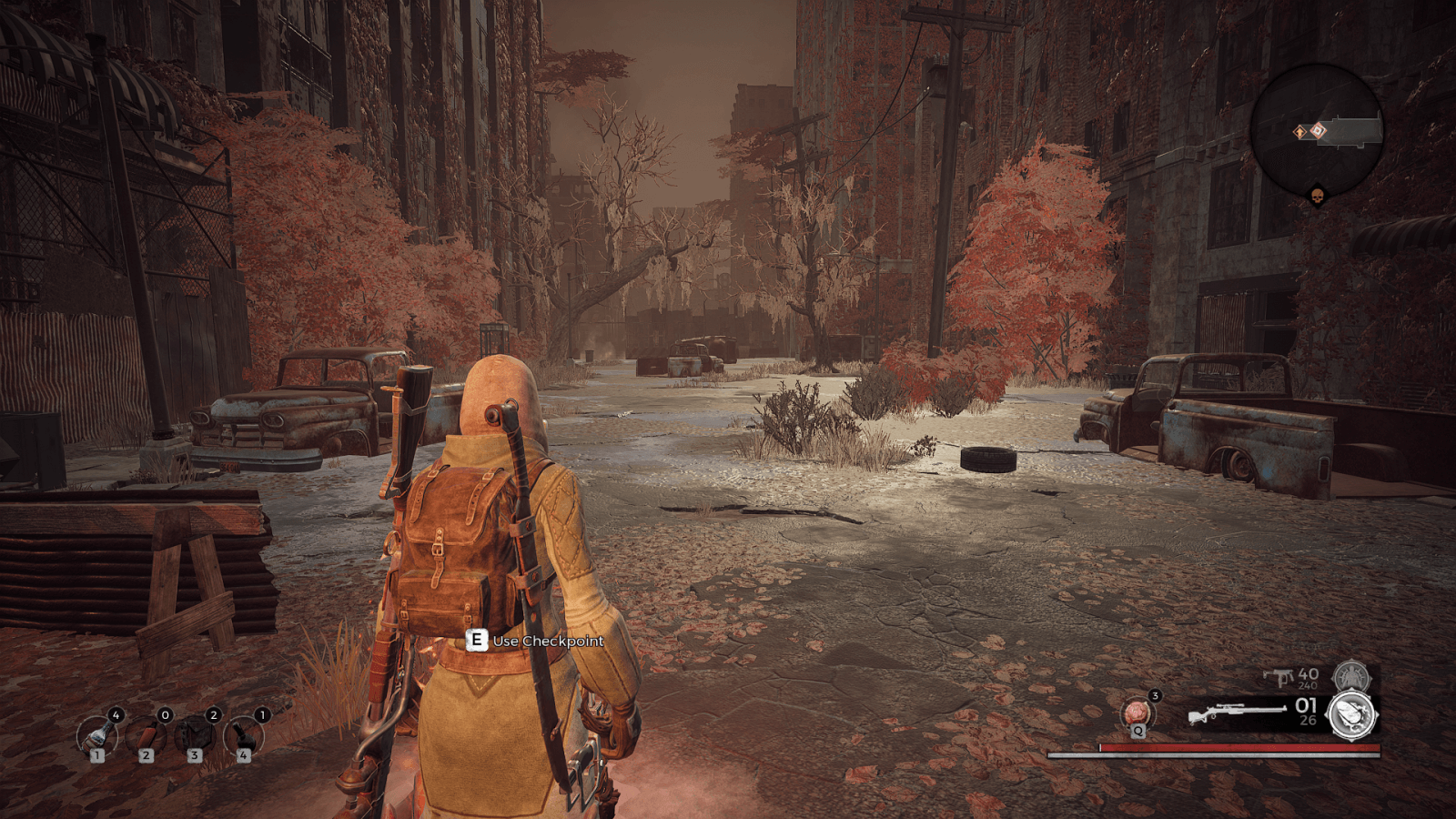Switch to the submachine gun sidearm
The image size is (1456, 819).
point(1279,677)
